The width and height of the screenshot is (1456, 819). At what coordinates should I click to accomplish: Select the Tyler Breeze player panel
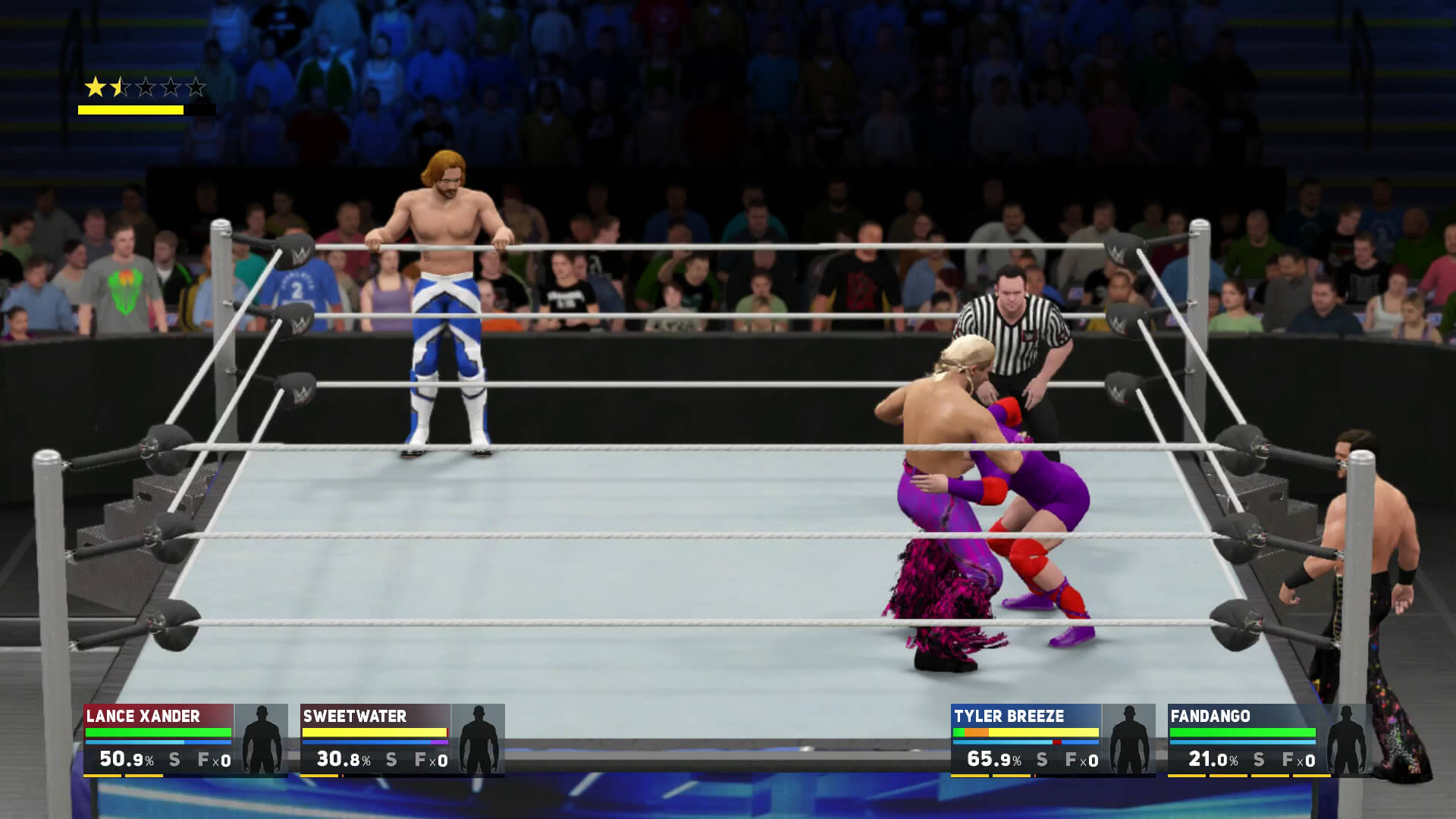tap(1026, 739)
